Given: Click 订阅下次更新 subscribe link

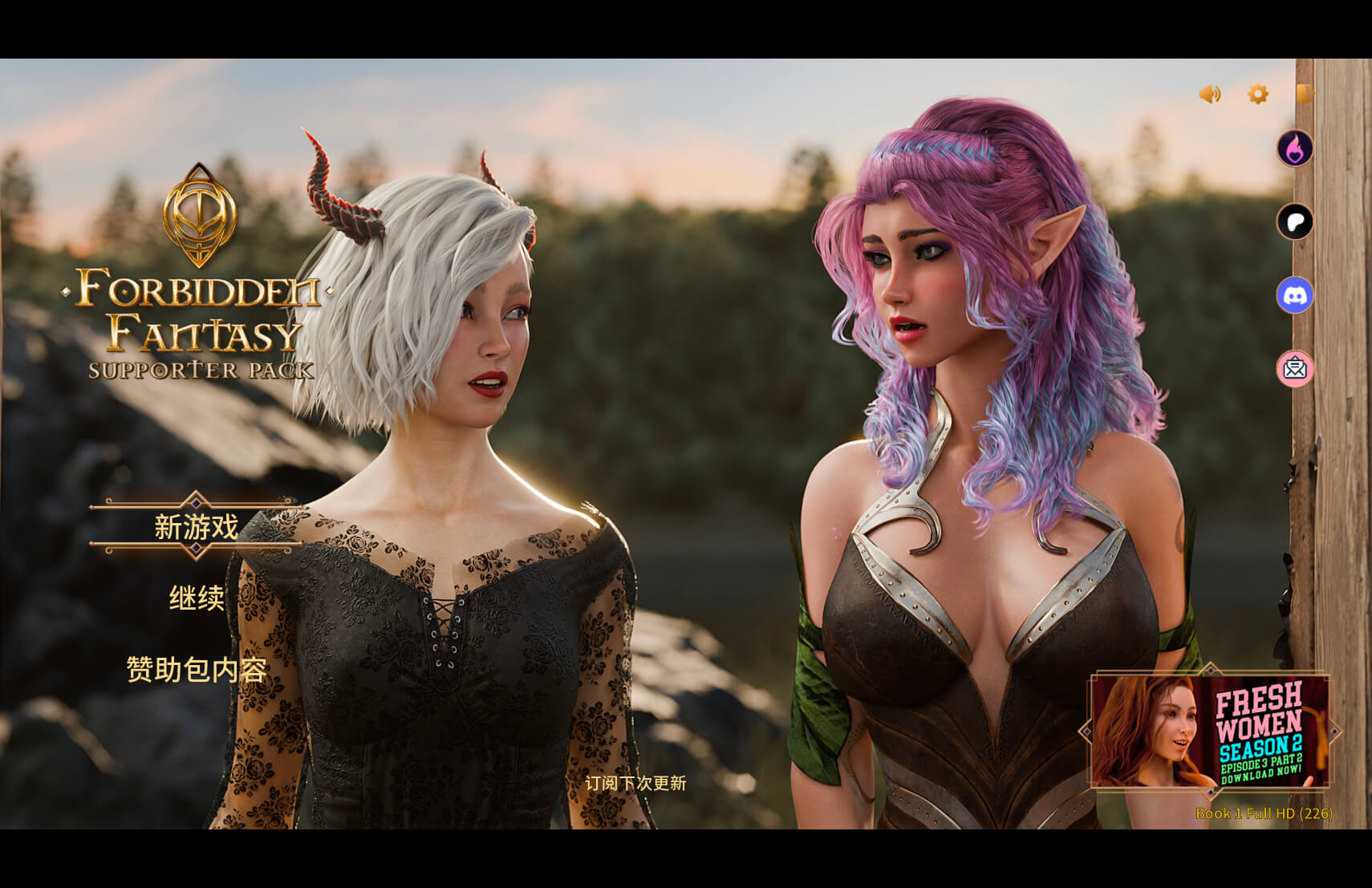Looking at the screenshot, I should [x=635, y=783].
